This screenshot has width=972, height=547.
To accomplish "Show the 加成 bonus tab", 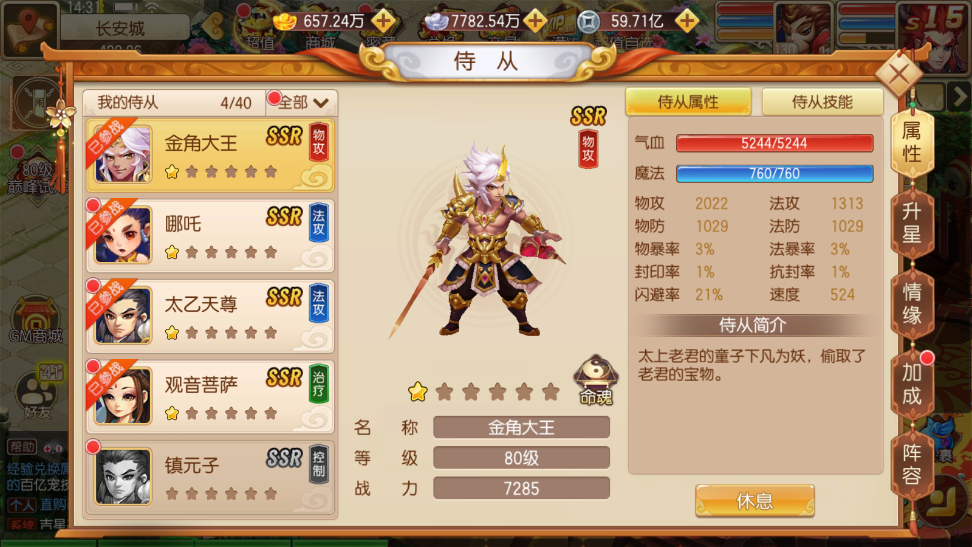I will coord(911,385).
